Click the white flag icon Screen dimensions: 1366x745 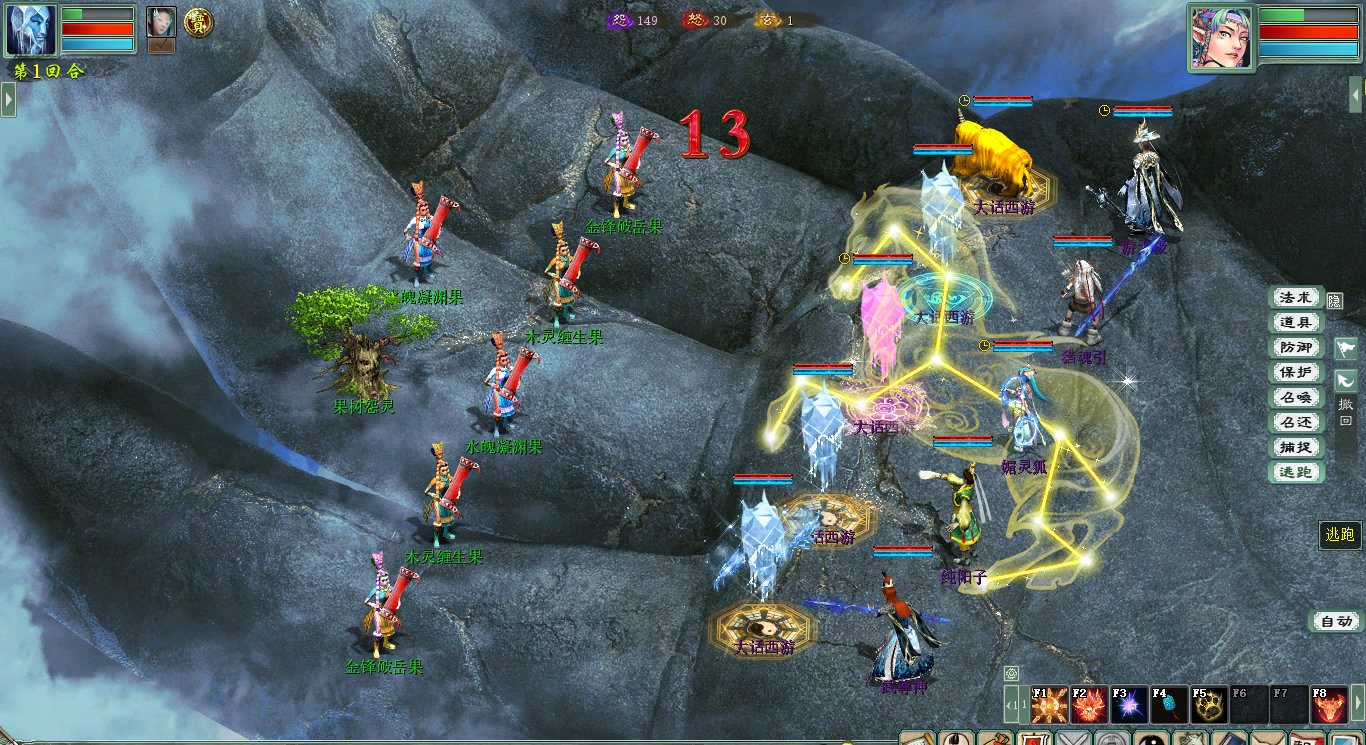coord(1346,348)
